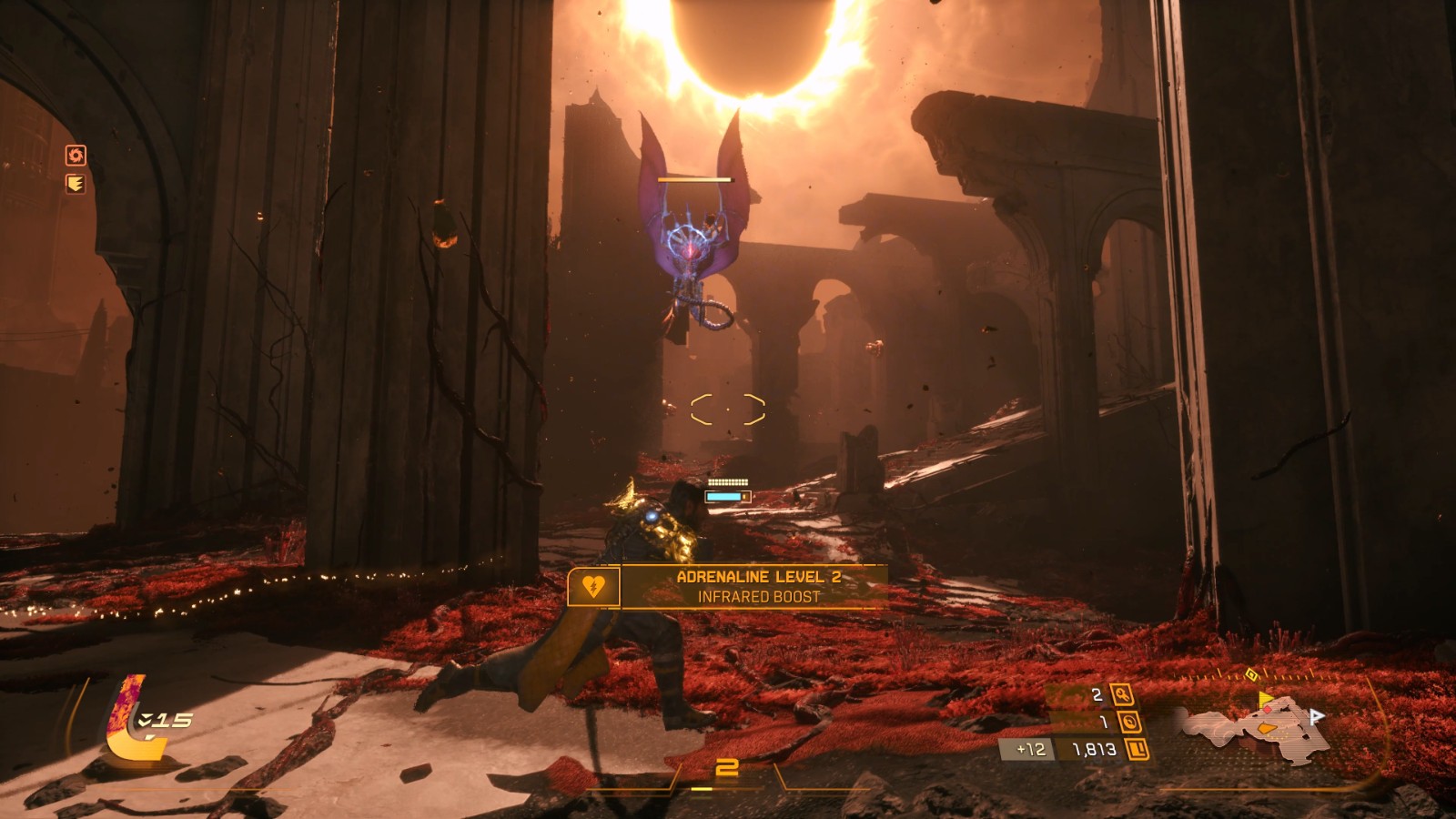Open the minimap
The height and width of the screenshot is (819, 1456).
pos(1256,726)
